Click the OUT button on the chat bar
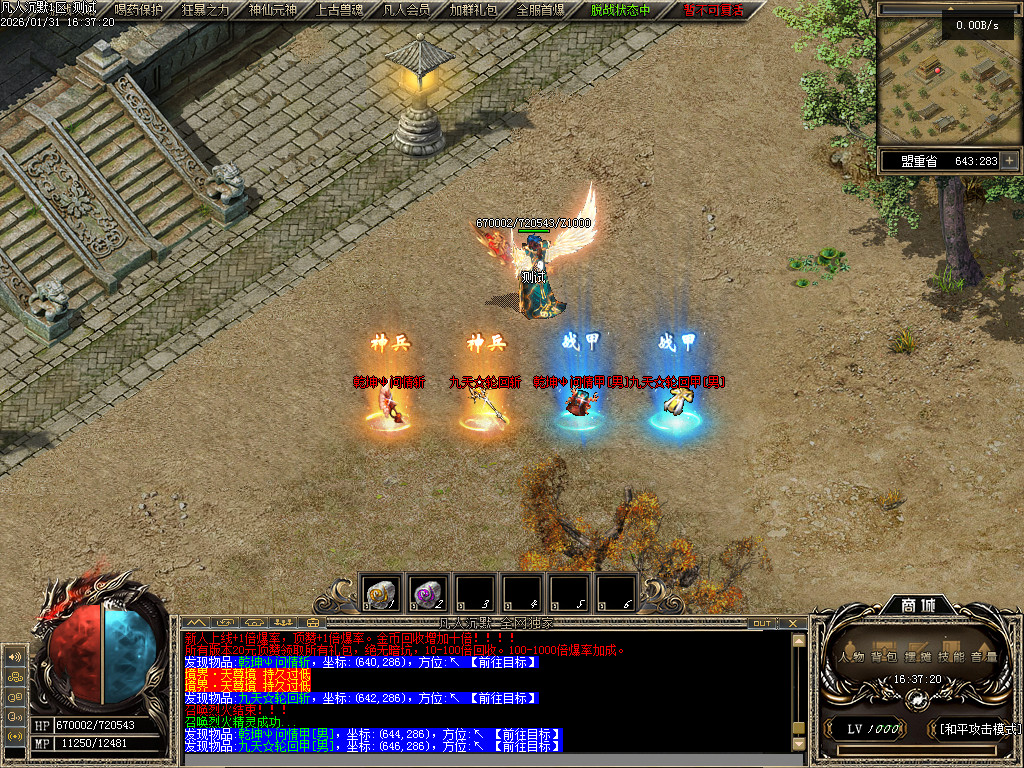Viewport: 1024px width, 768px height. 762,623
